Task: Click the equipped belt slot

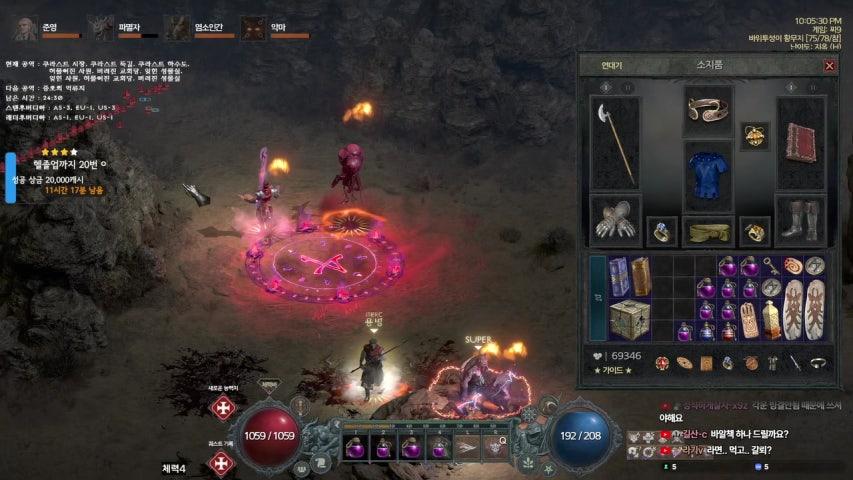Action: tap(708, 232)
